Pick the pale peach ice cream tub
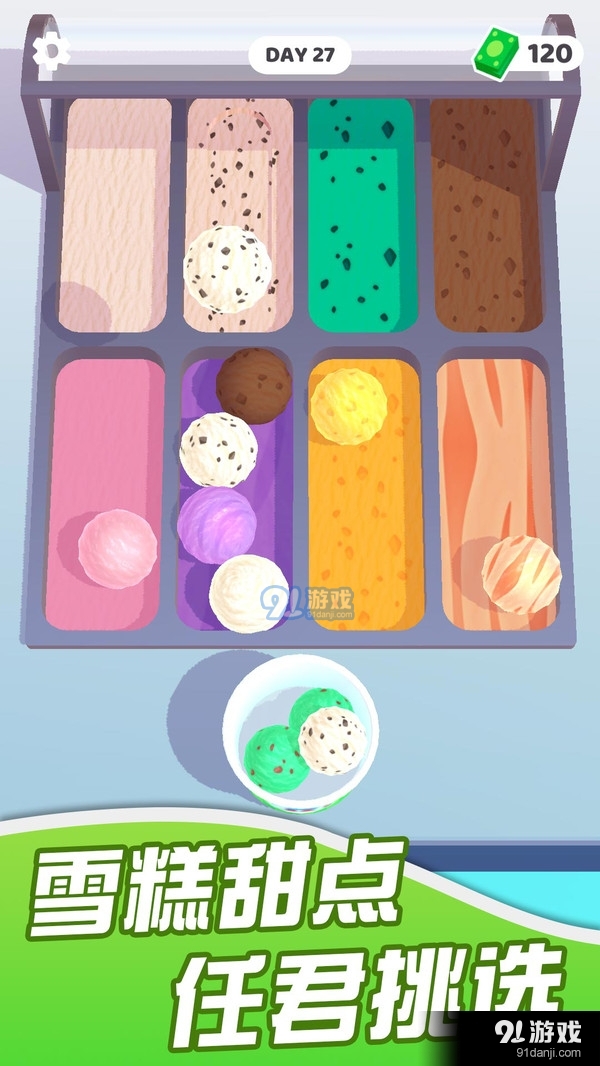The image size is (600, 1066). 112,215
